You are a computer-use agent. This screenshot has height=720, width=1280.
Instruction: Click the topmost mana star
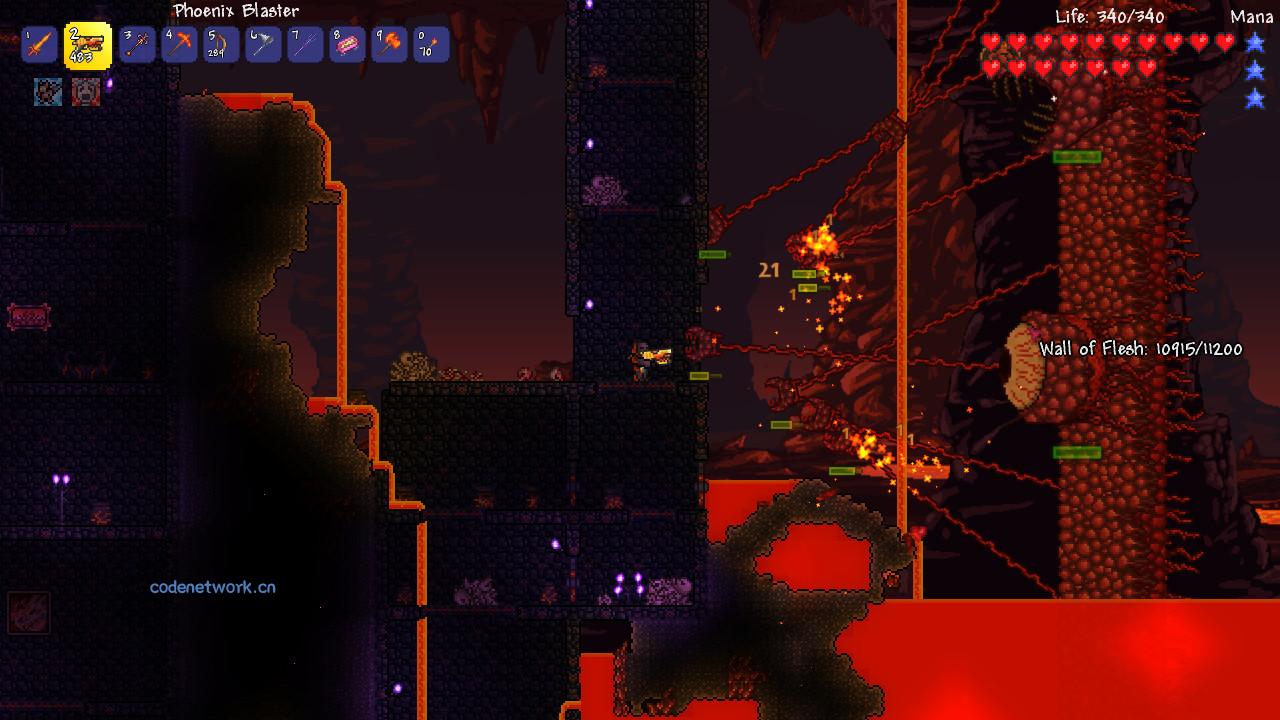click(x=1257, y=44)
